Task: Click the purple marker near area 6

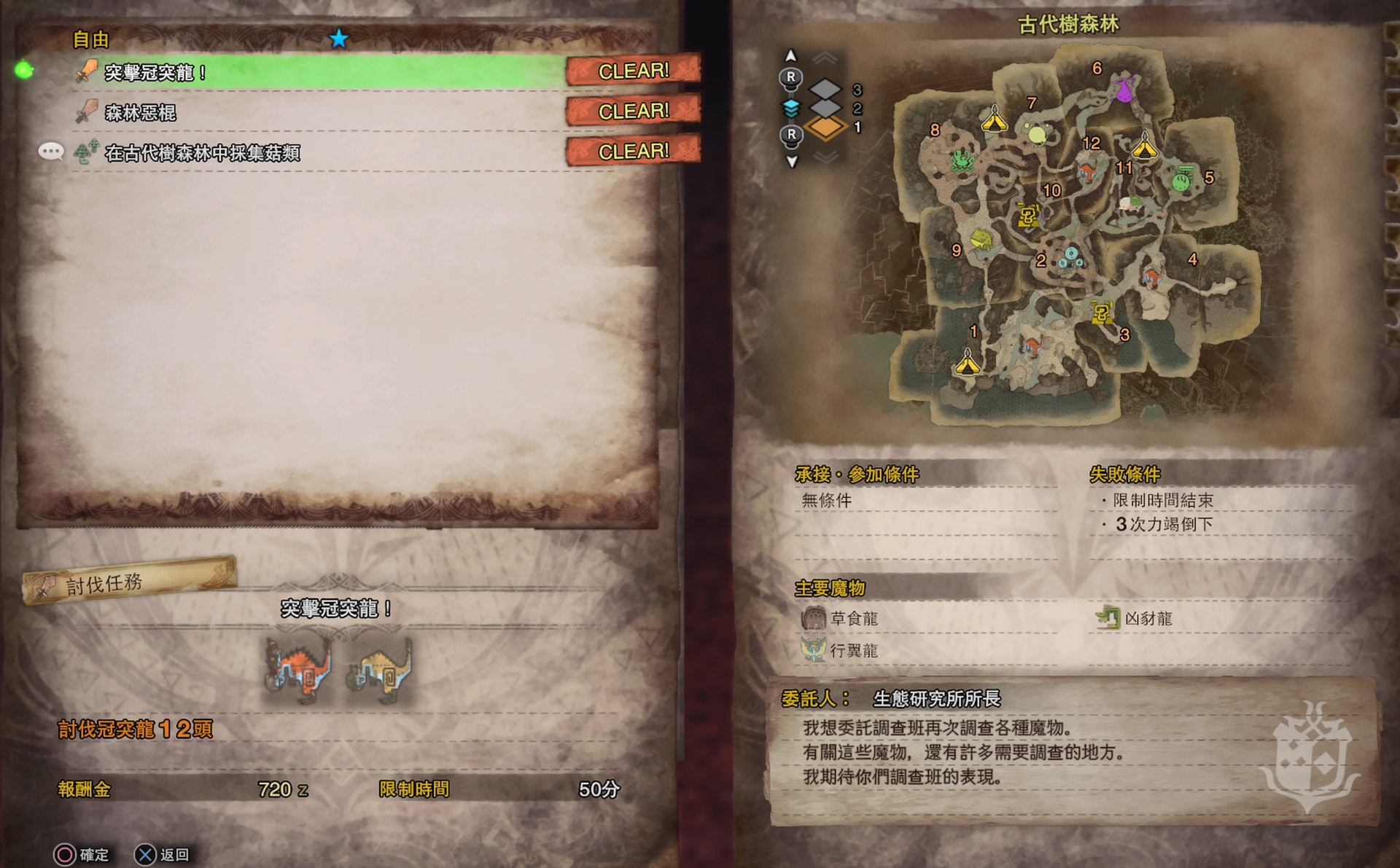Action: click(1124, 91)
